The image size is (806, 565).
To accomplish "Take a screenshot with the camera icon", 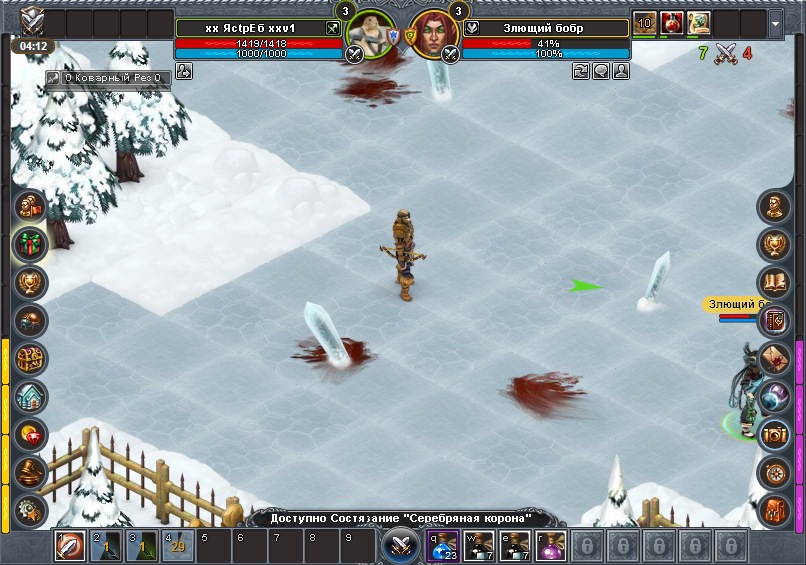I will point(775,434).
